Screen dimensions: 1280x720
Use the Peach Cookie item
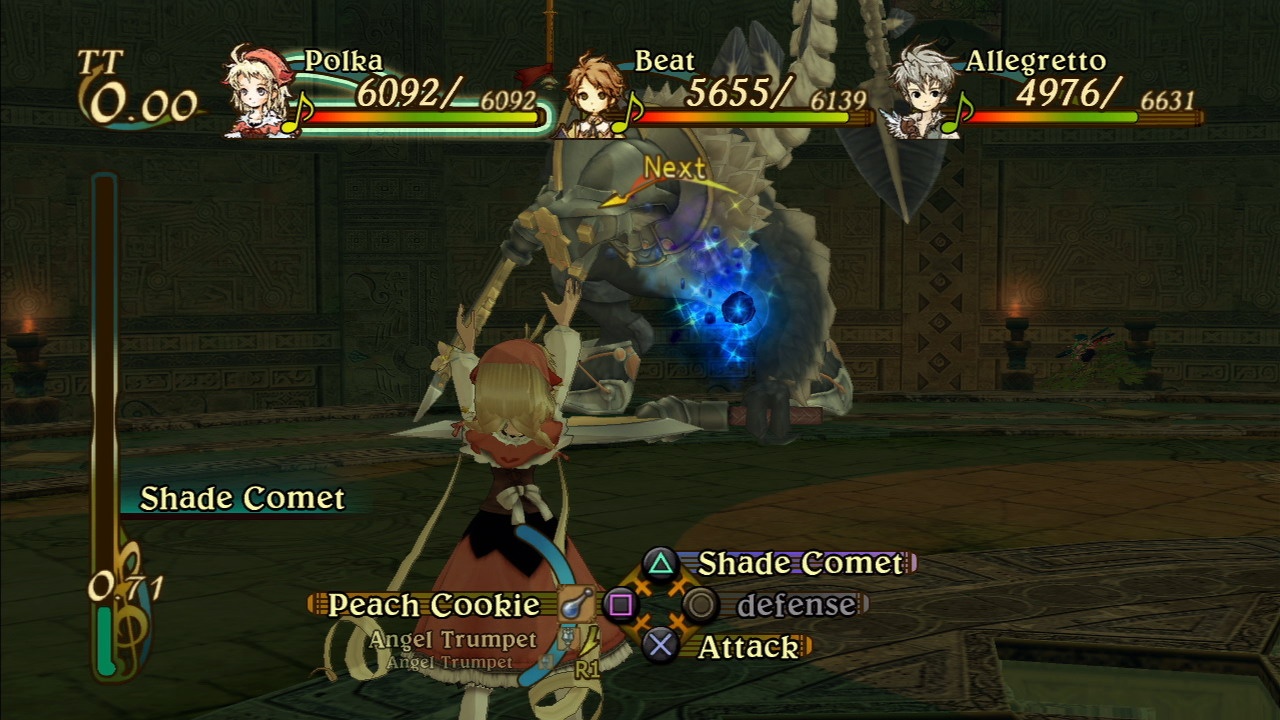[433, 605]
